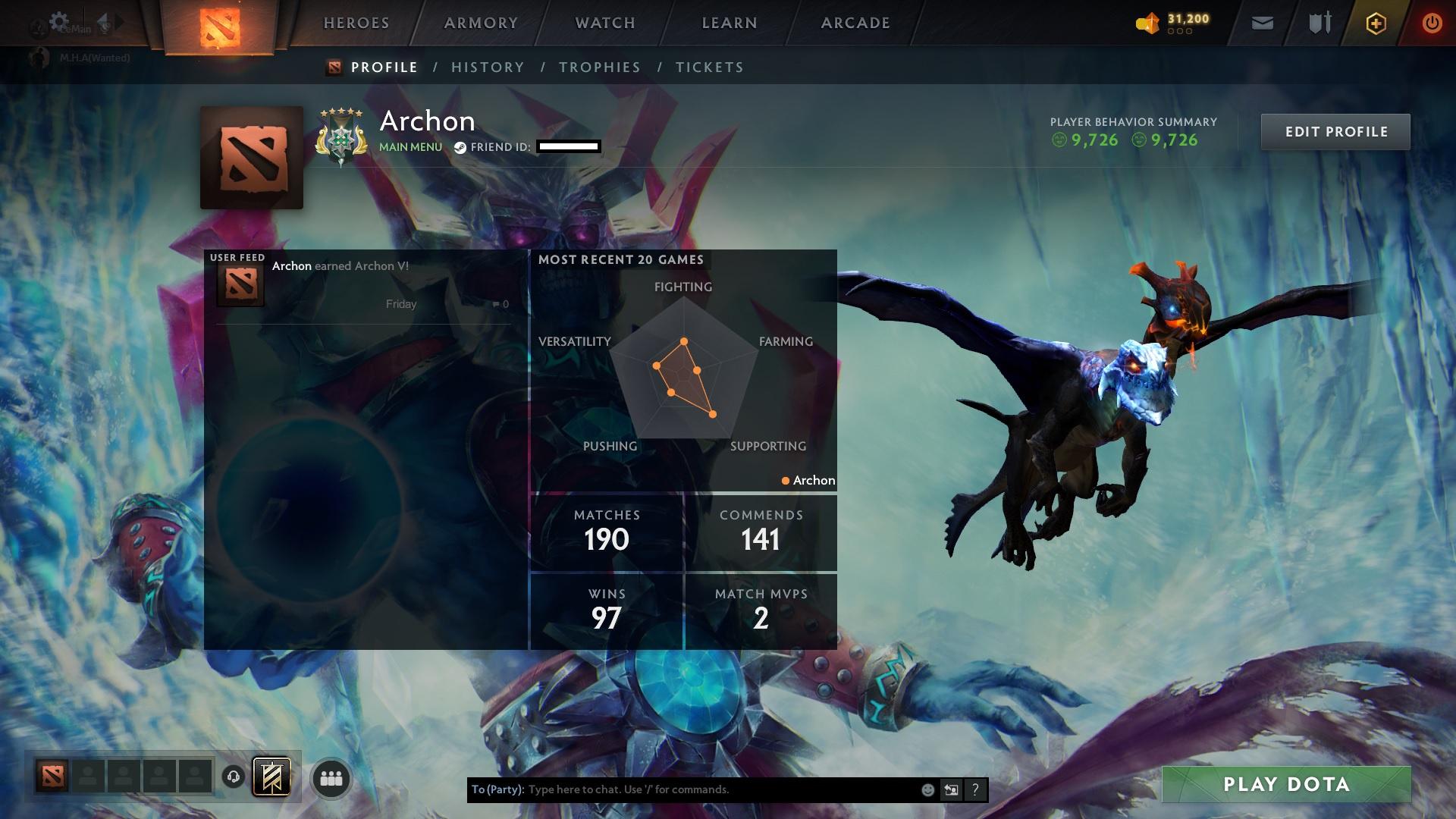
Task: Click the EDIT PROFILE button
Action: coord(1335,131)
